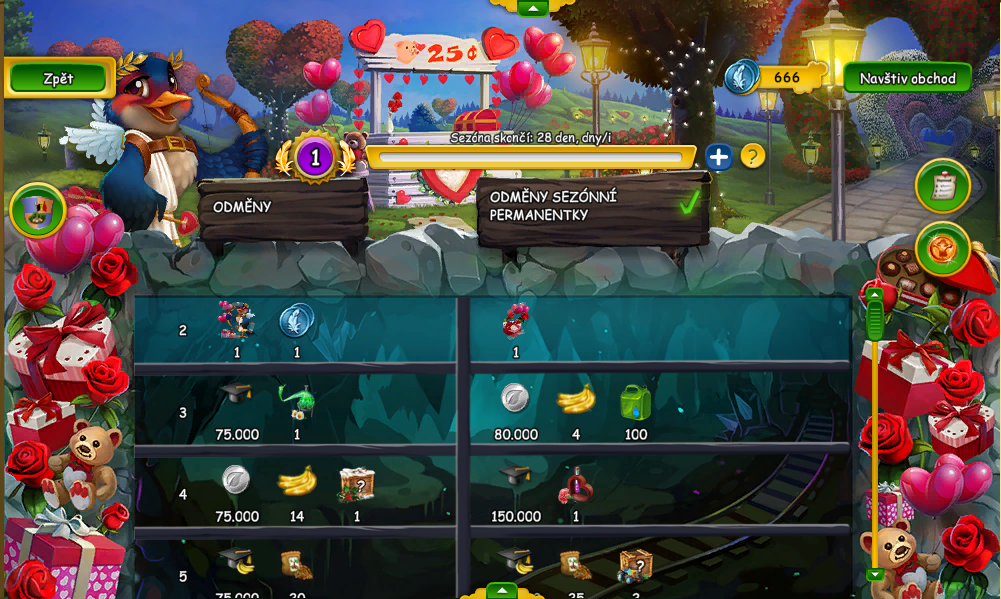
Task: Select the green canister 100 reward
Action: tap(635, 402)
